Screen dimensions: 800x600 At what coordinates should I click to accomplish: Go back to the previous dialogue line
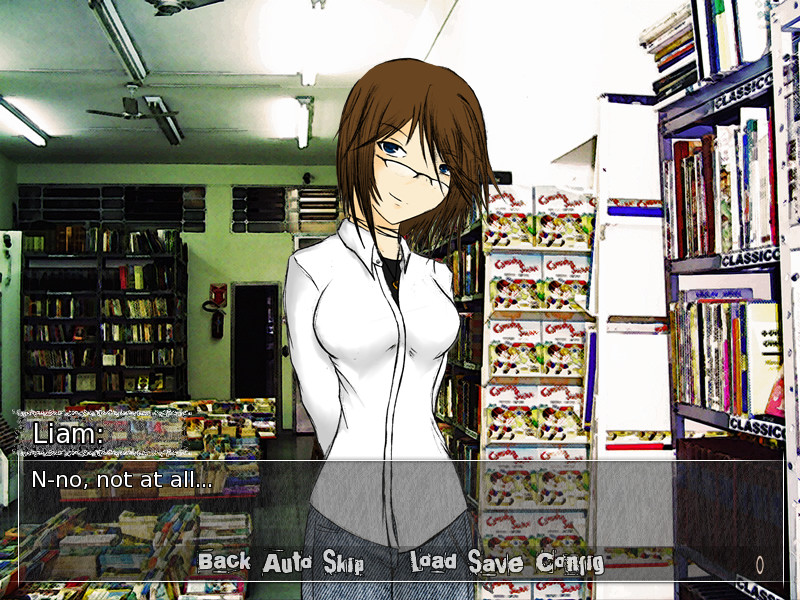click(224, 562)
